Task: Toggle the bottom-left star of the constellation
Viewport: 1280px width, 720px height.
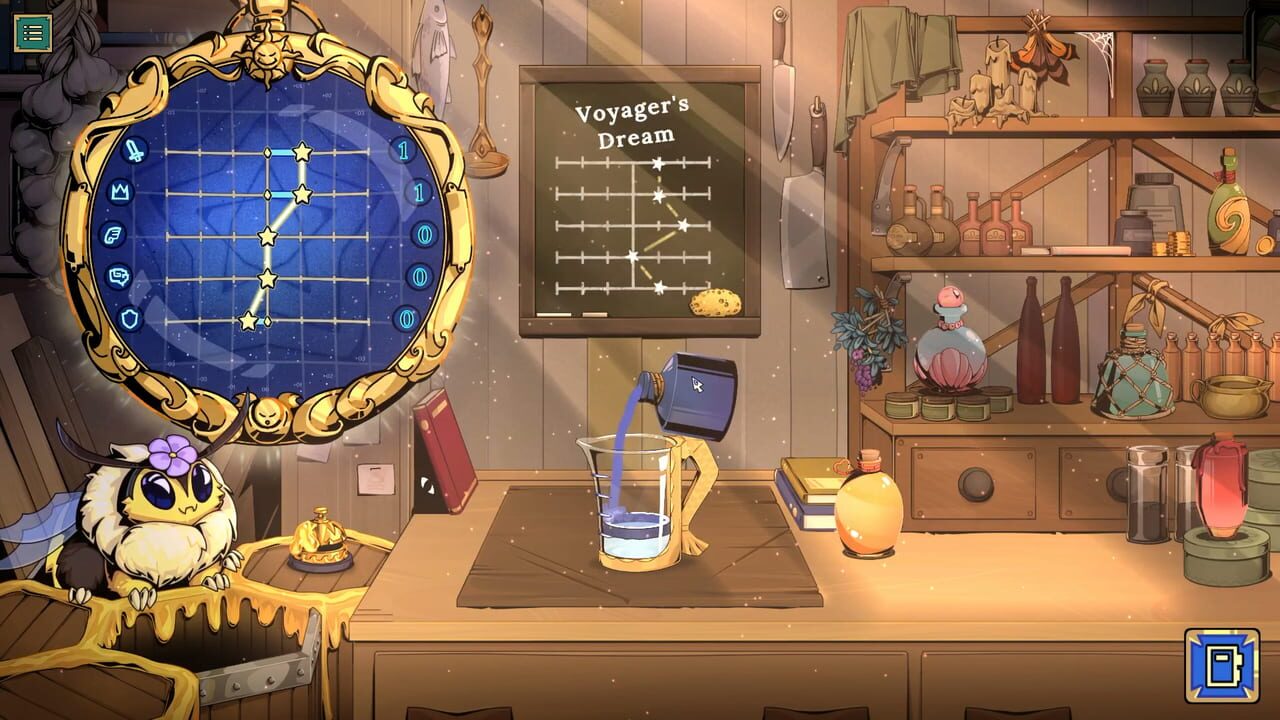Action: 248,320
